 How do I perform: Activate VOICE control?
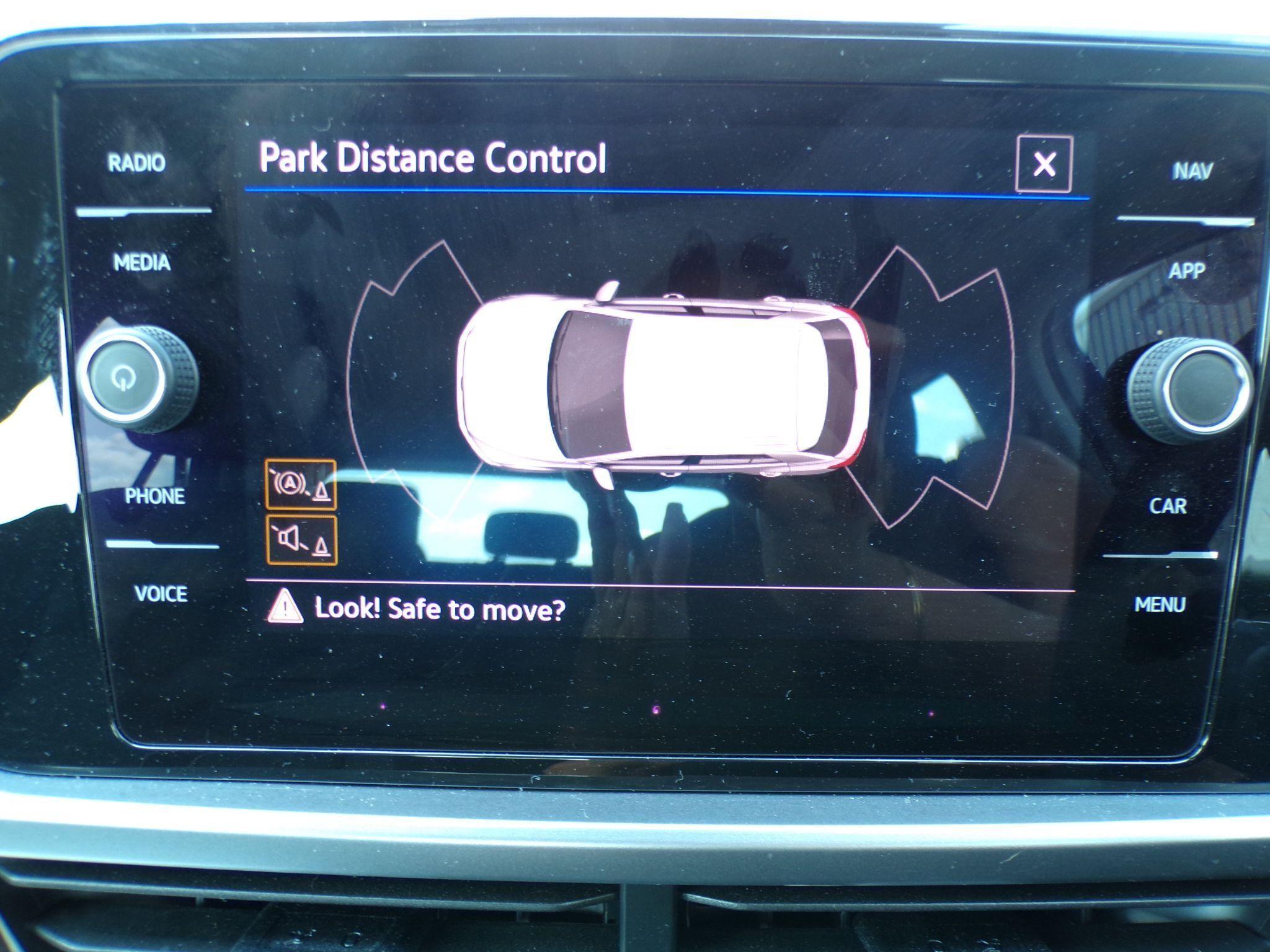click(x=161, y=594)
